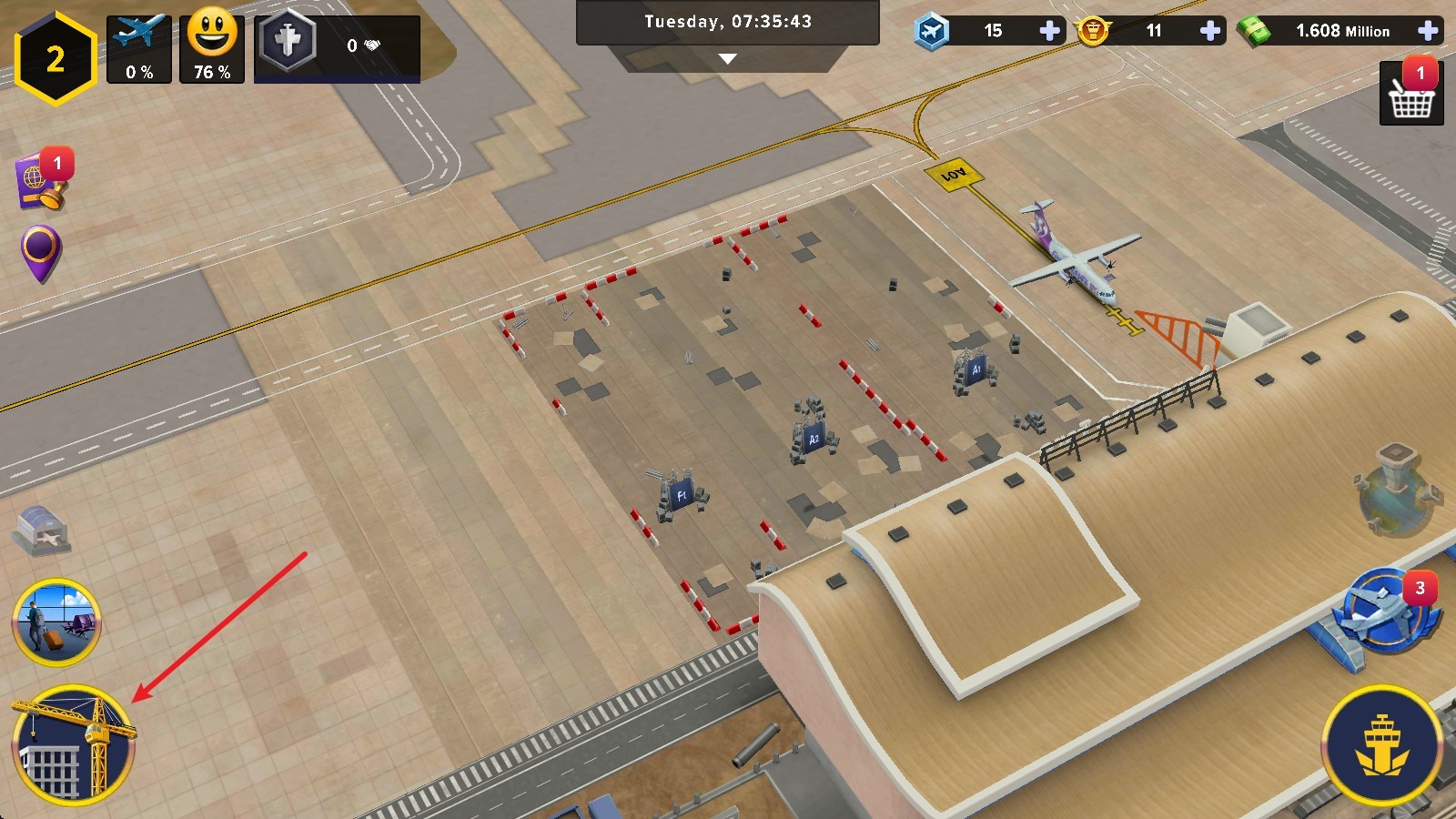Image resolution: width=1456 pixels, height=819 pixels.
Task: Add more cash with plus button
Action: coord(1428,31)
